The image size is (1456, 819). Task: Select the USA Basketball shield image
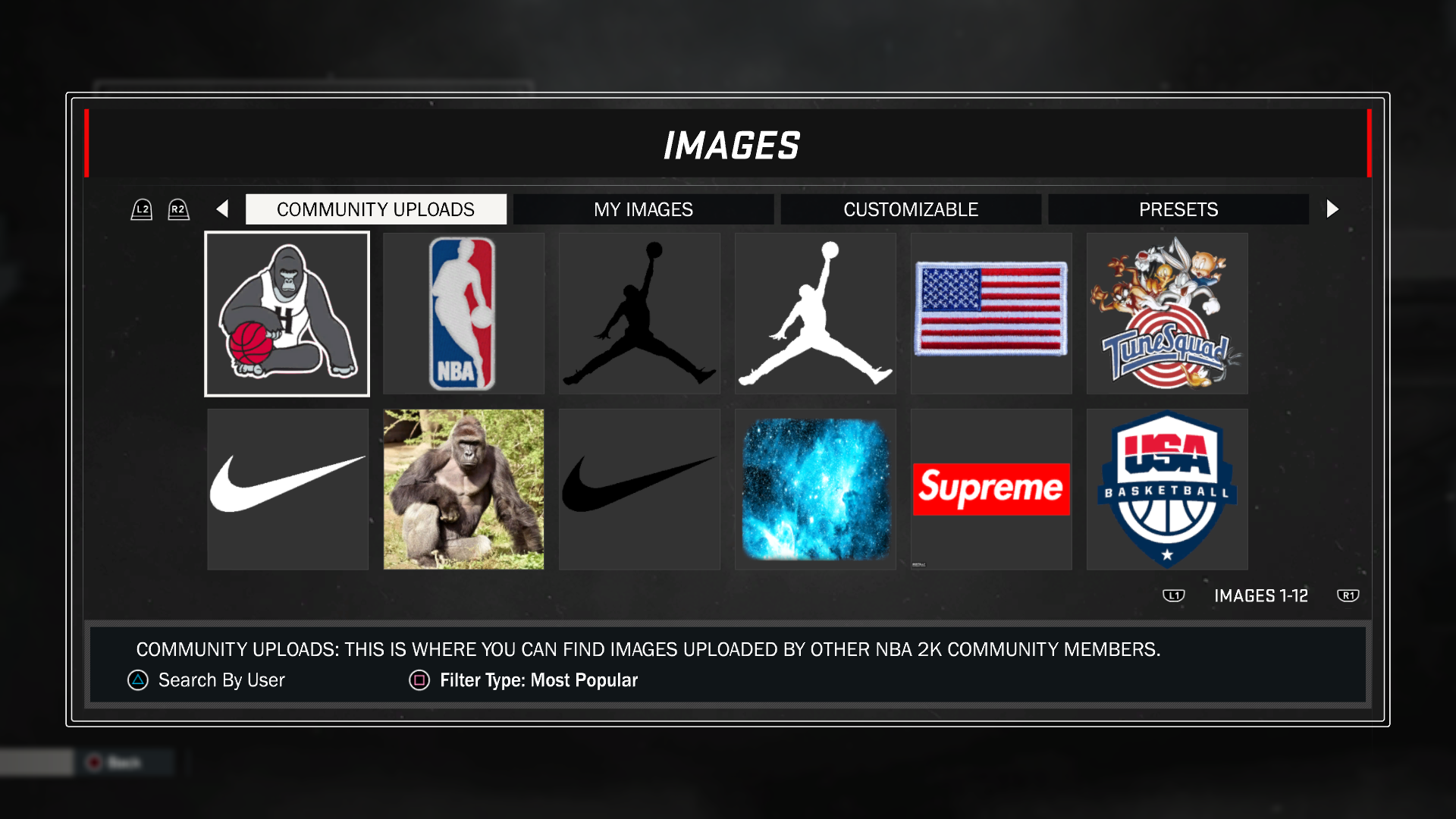pos(1166,489)
